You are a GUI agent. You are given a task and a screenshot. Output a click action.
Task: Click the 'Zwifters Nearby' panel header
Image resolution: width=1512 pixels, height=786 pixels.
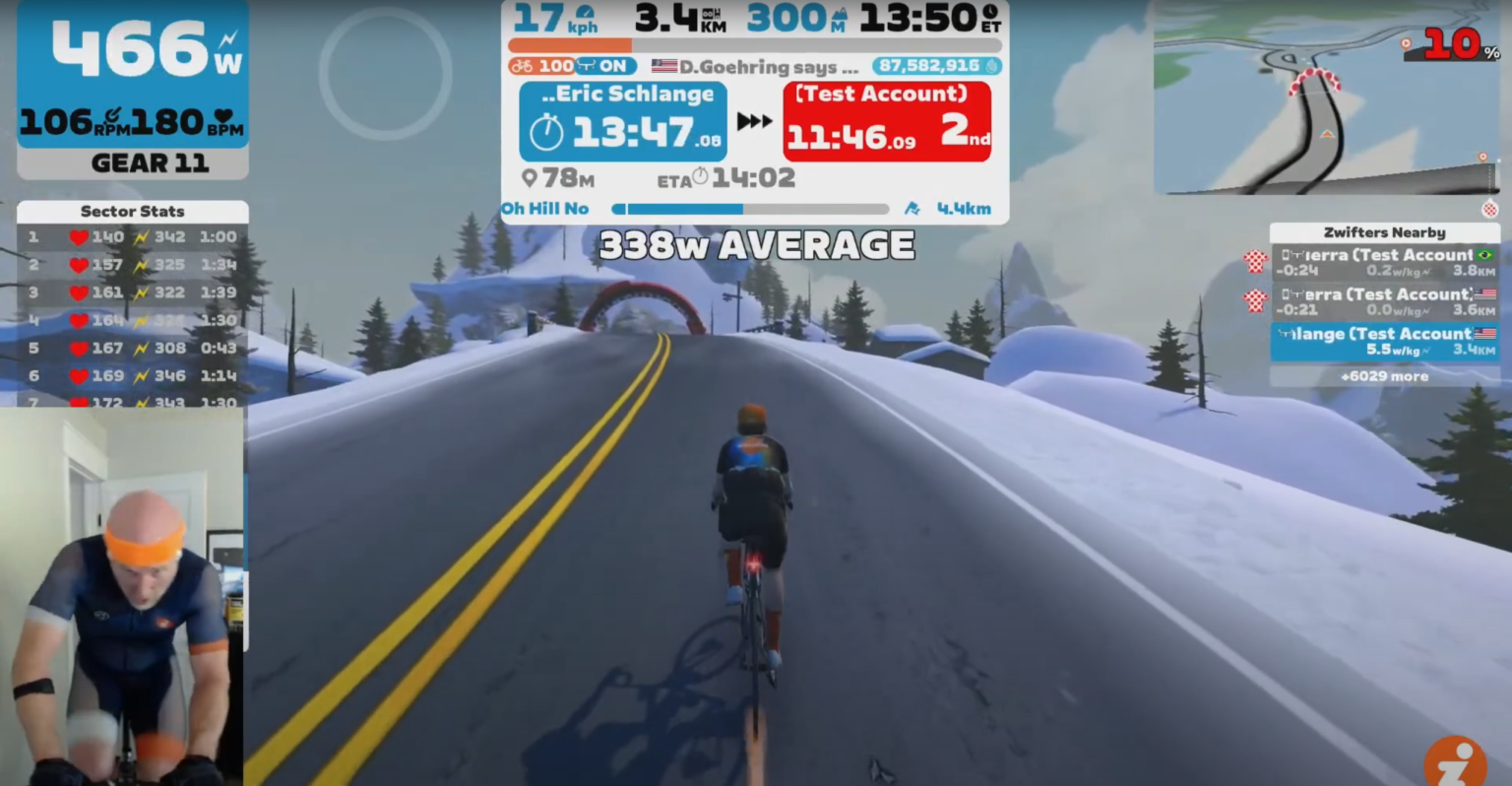1385,232
